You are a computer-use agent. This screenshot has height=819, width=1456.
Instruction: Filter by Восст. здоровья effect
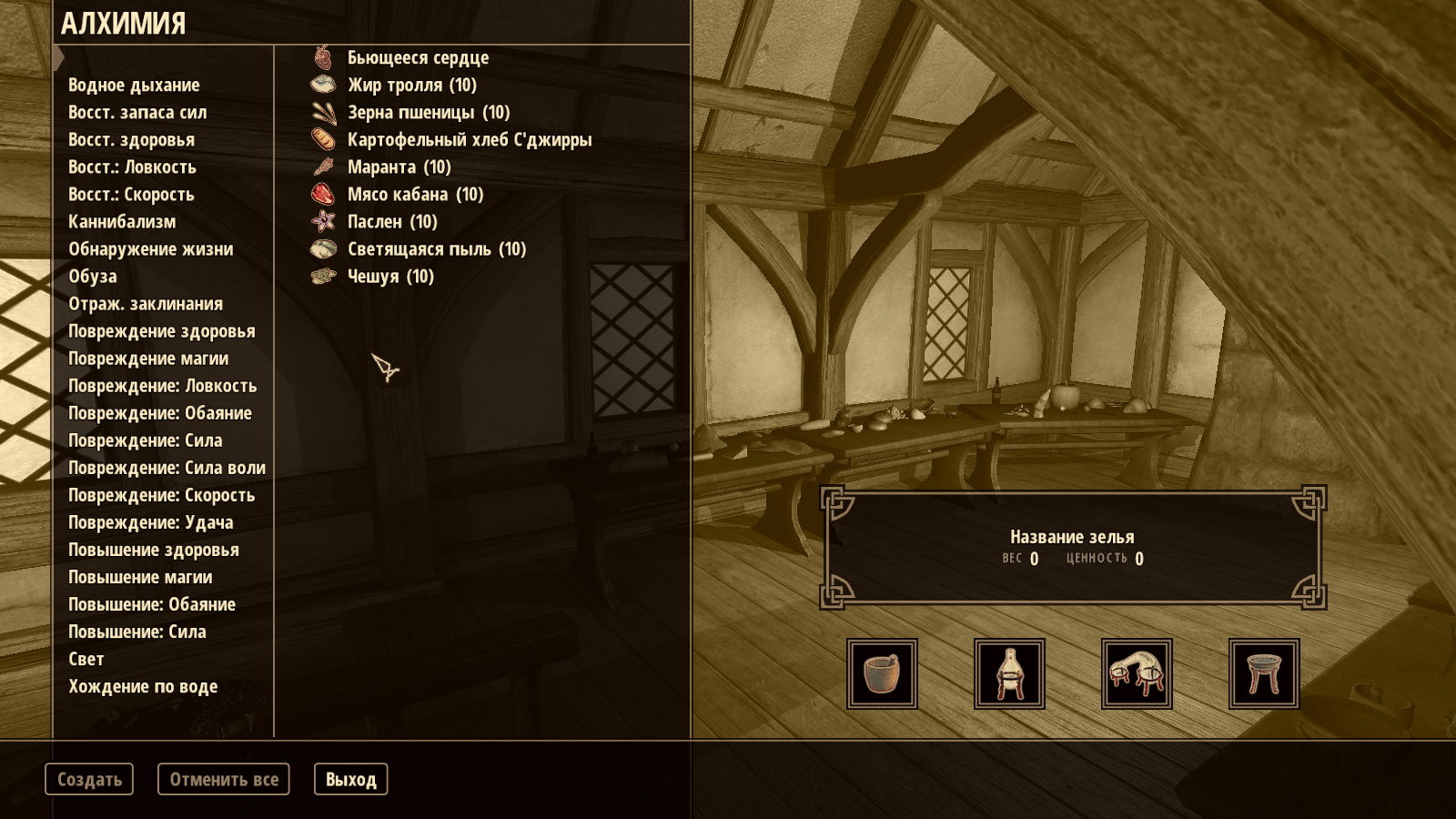tap(131, 139)
